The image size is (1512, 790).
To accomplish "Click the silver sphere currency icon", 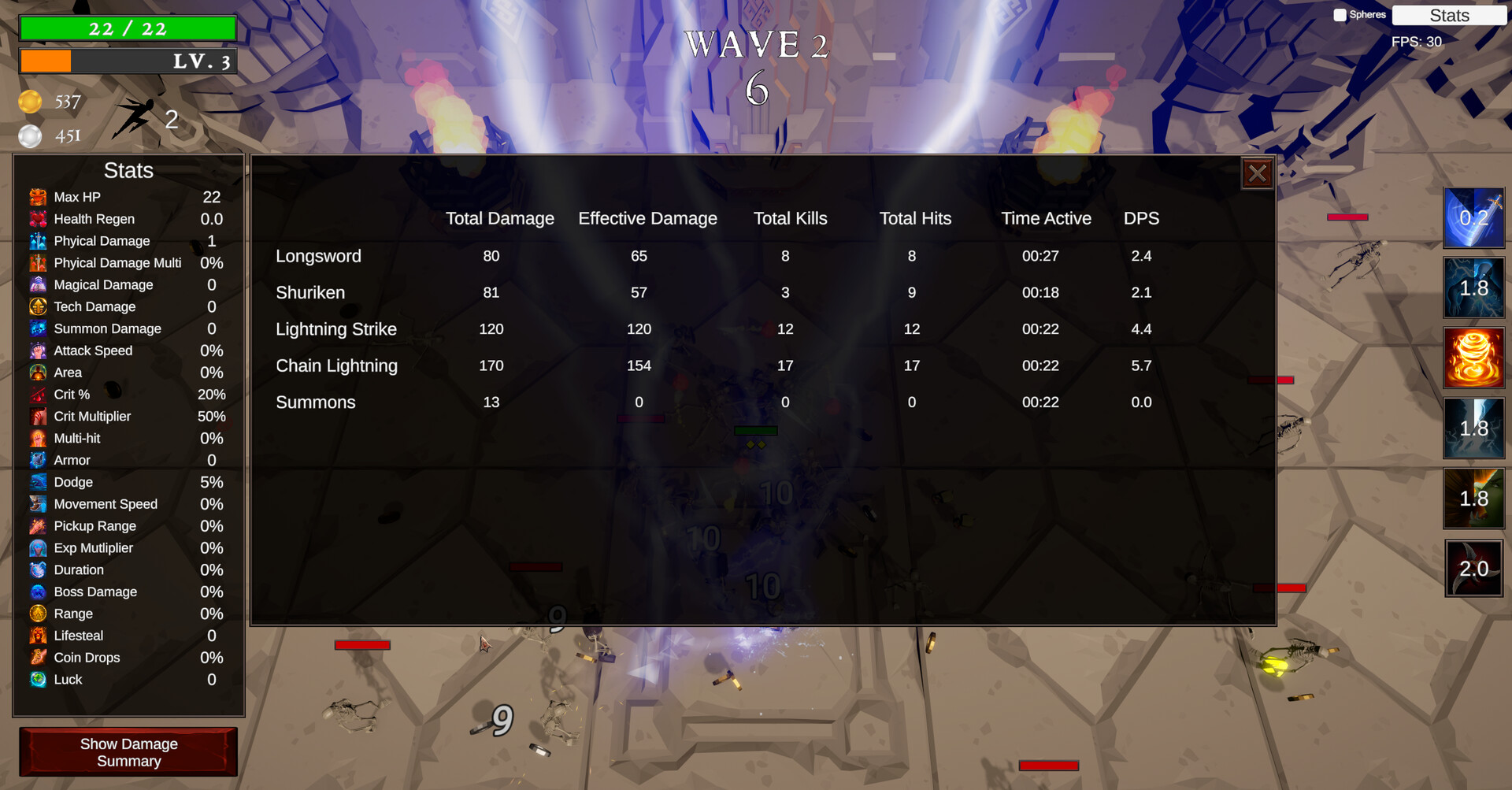I will click(x=31, y=135).
